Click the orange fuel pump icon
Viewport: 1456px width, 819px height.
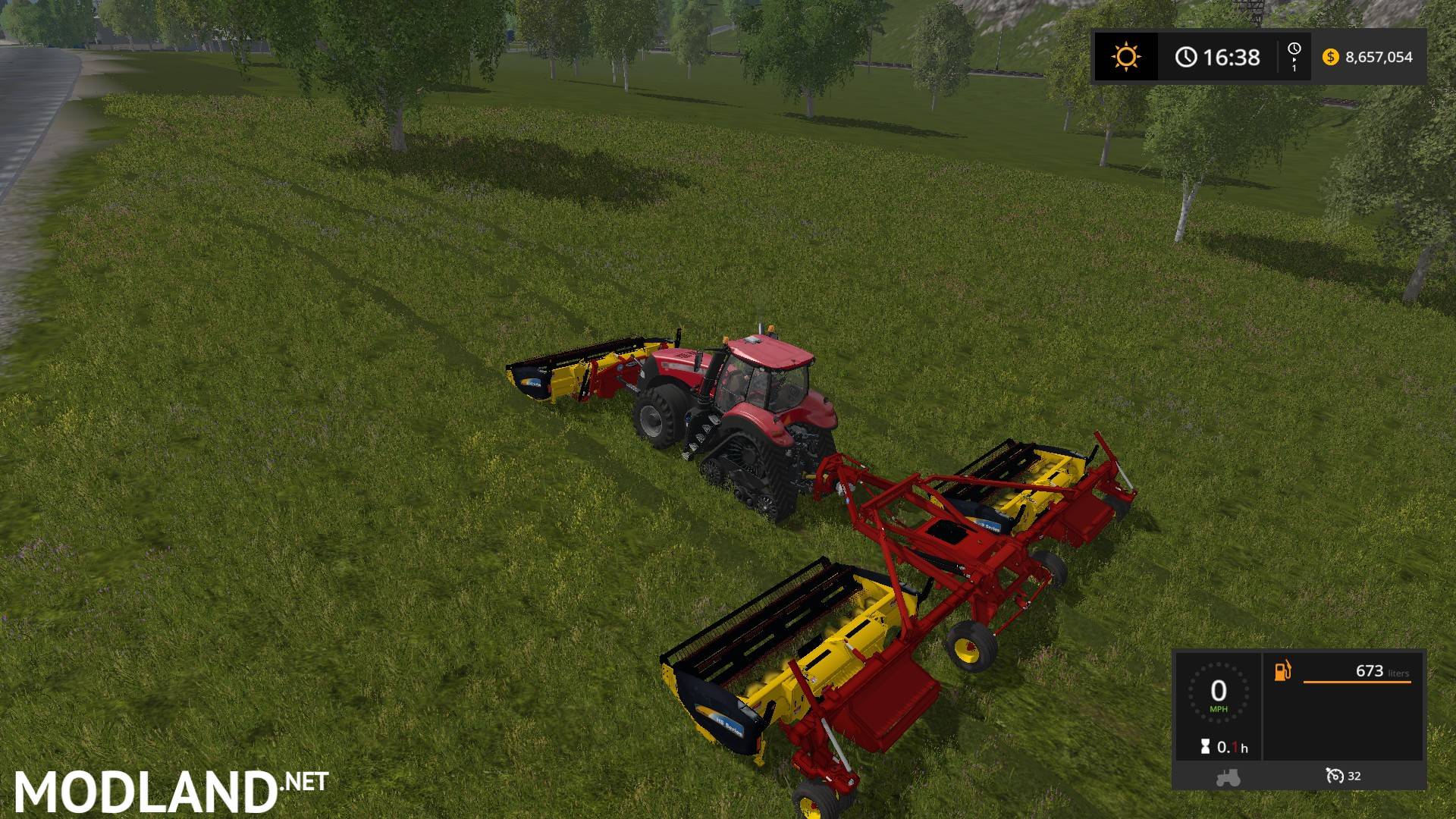pos(1282,671)
